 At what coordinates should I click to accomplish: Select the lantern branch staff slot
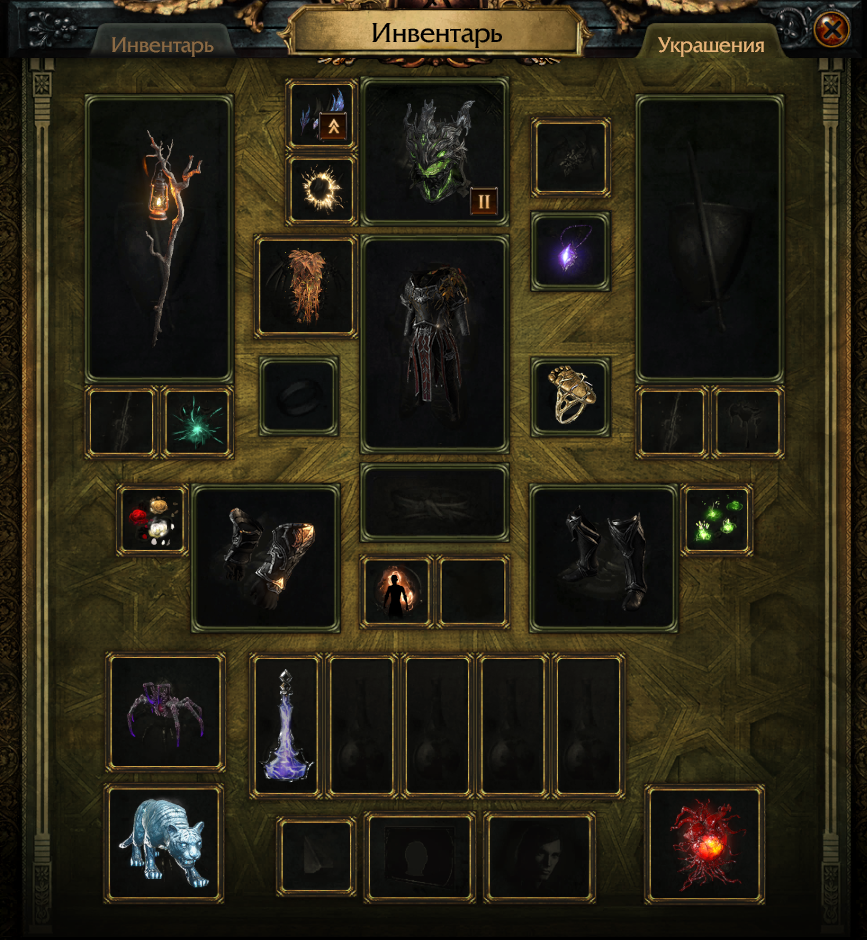160,238
